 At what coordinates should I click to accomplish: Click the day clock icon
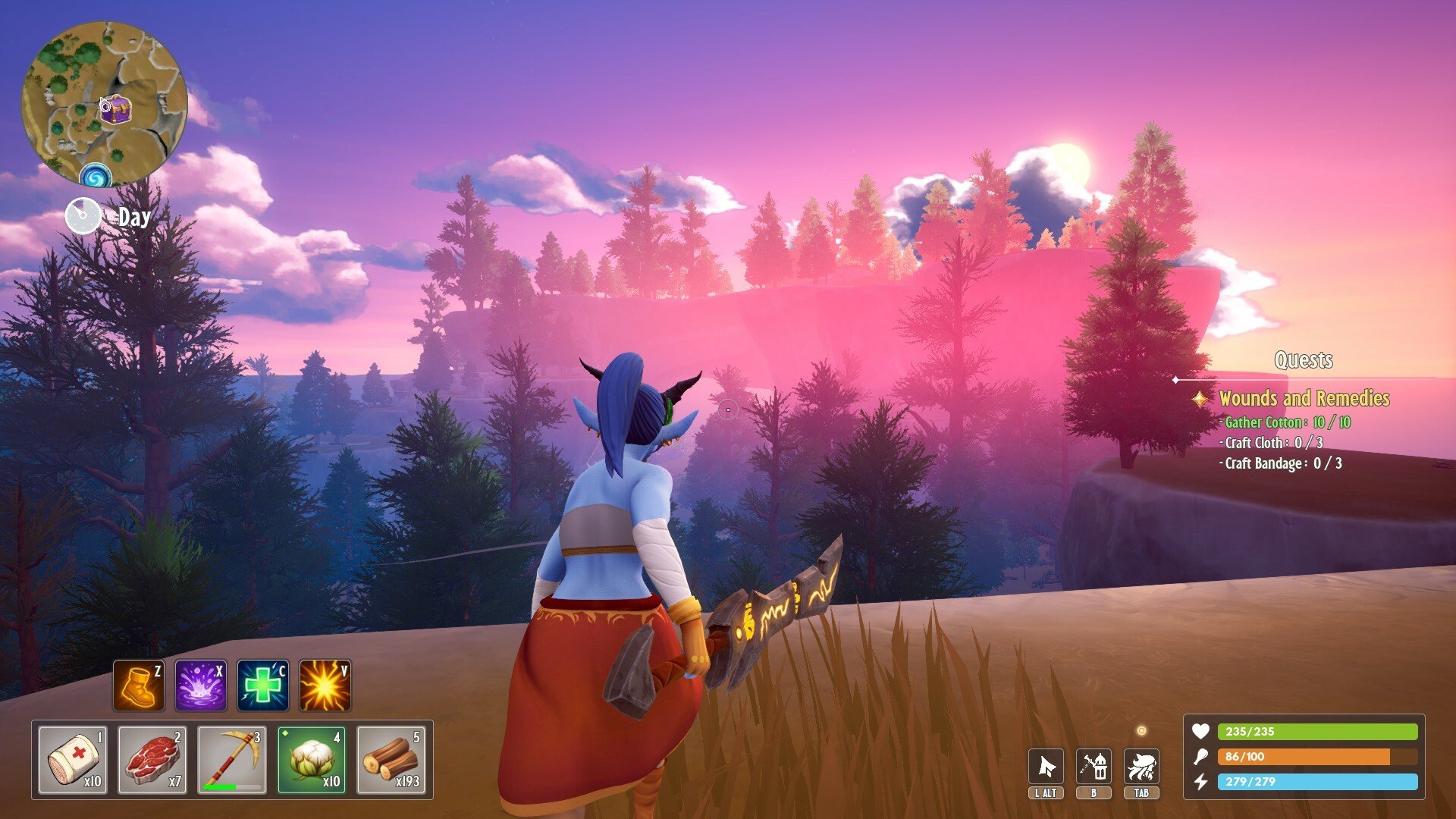coord(83,217)
